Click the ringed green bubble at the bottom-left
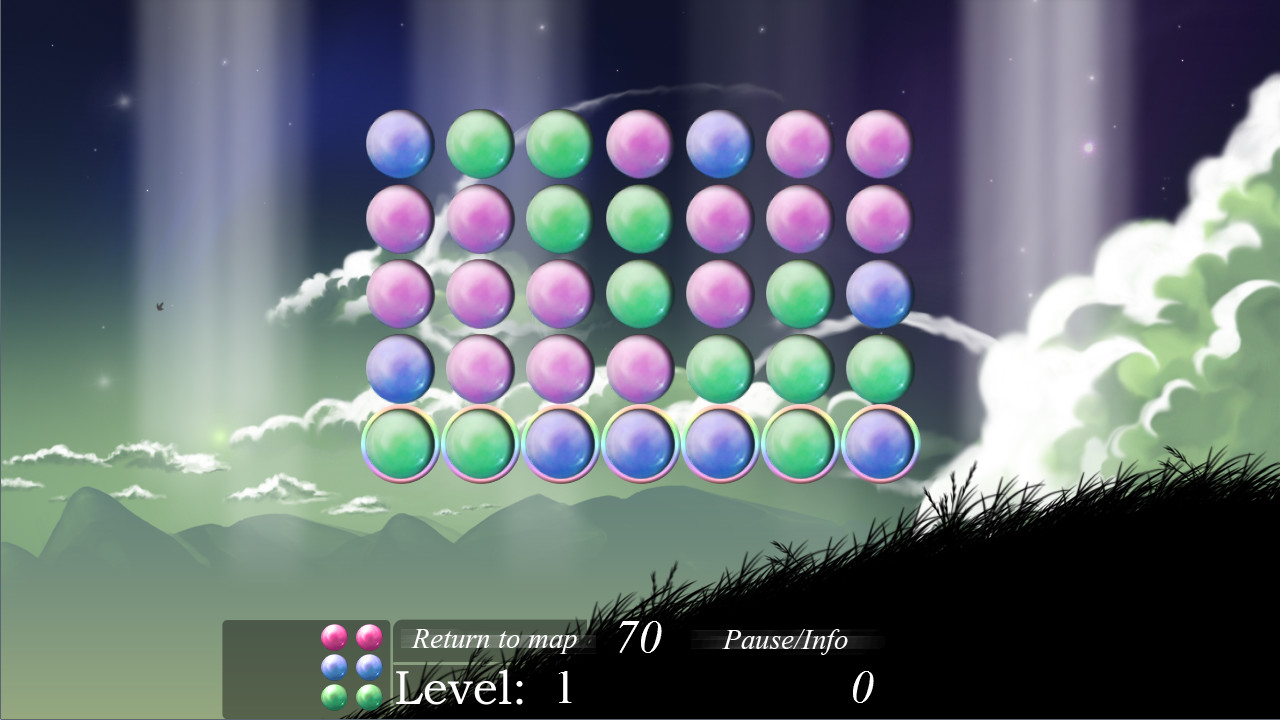Image resolution: width=1280 pixels, height=720 pixels. pyautogui.click(x=400, y=445)
